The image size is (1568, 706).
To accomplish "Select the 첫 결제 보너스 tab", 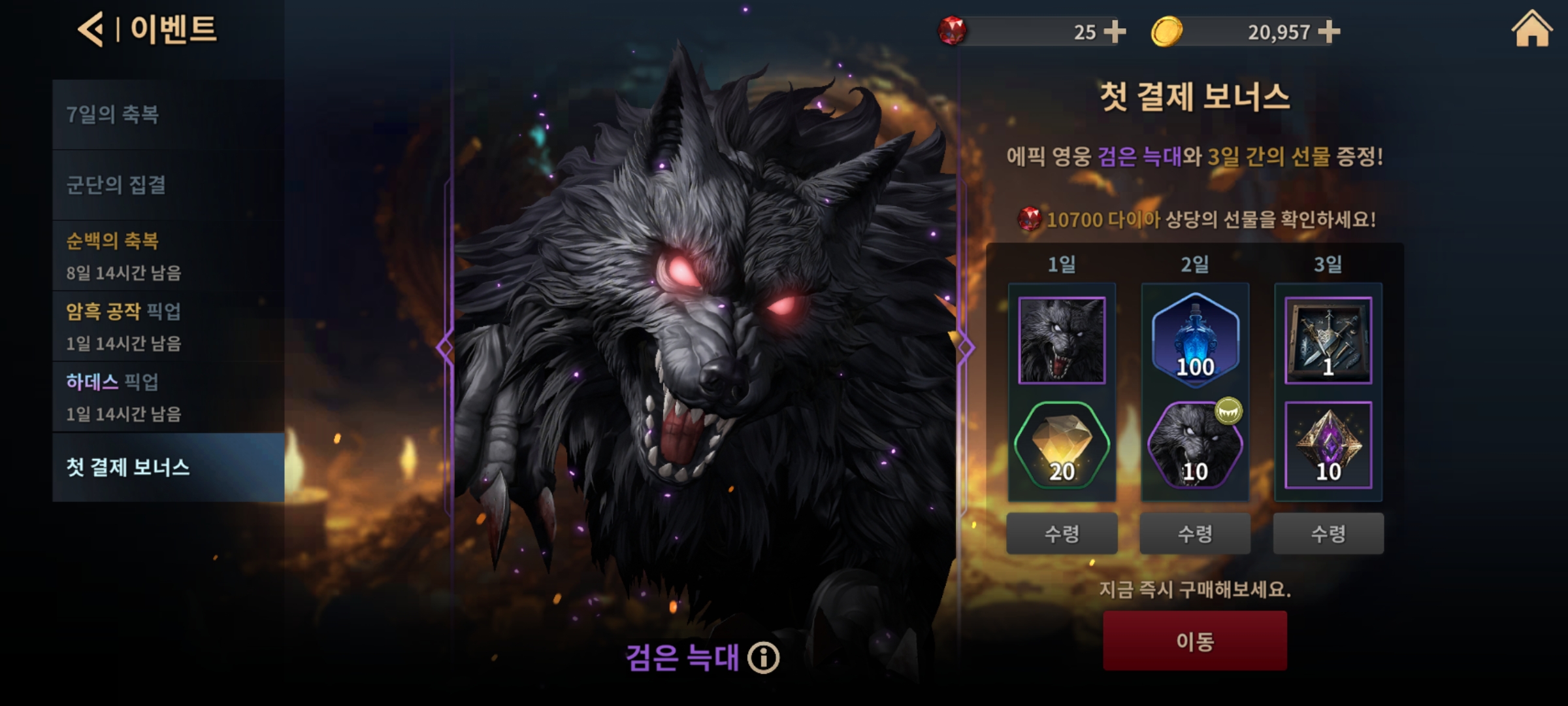I will click(x=168, y=467).
